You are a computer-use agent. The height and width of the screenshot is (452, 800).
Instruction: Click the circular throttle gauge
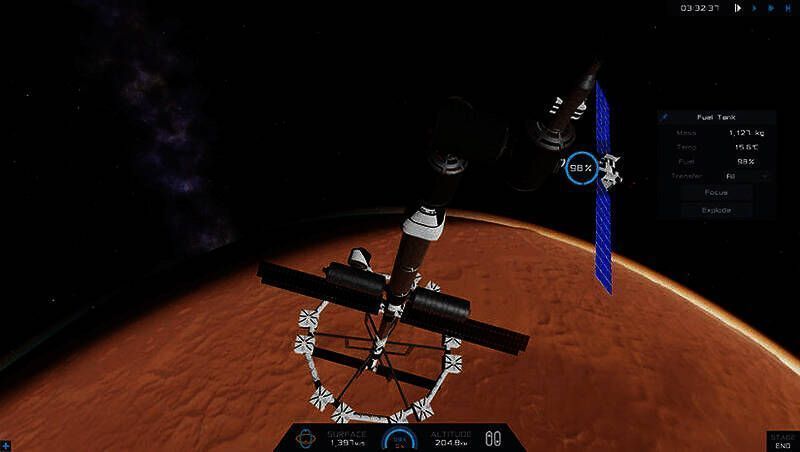click(400, 439)
